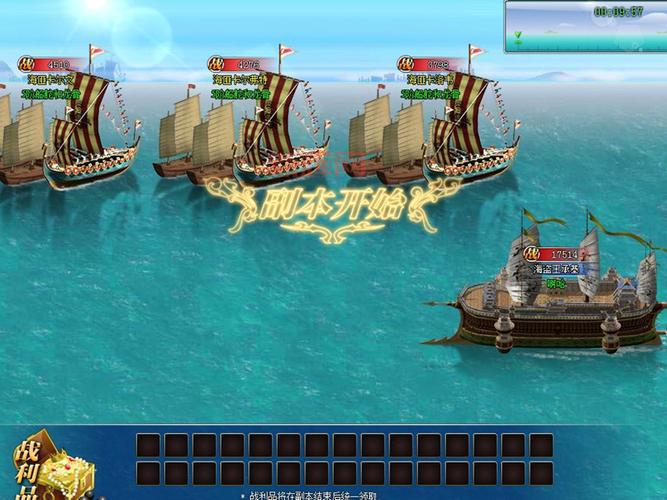
Task: Target the enemy ship with 4276 power
Action: click(x=275, y=135)
